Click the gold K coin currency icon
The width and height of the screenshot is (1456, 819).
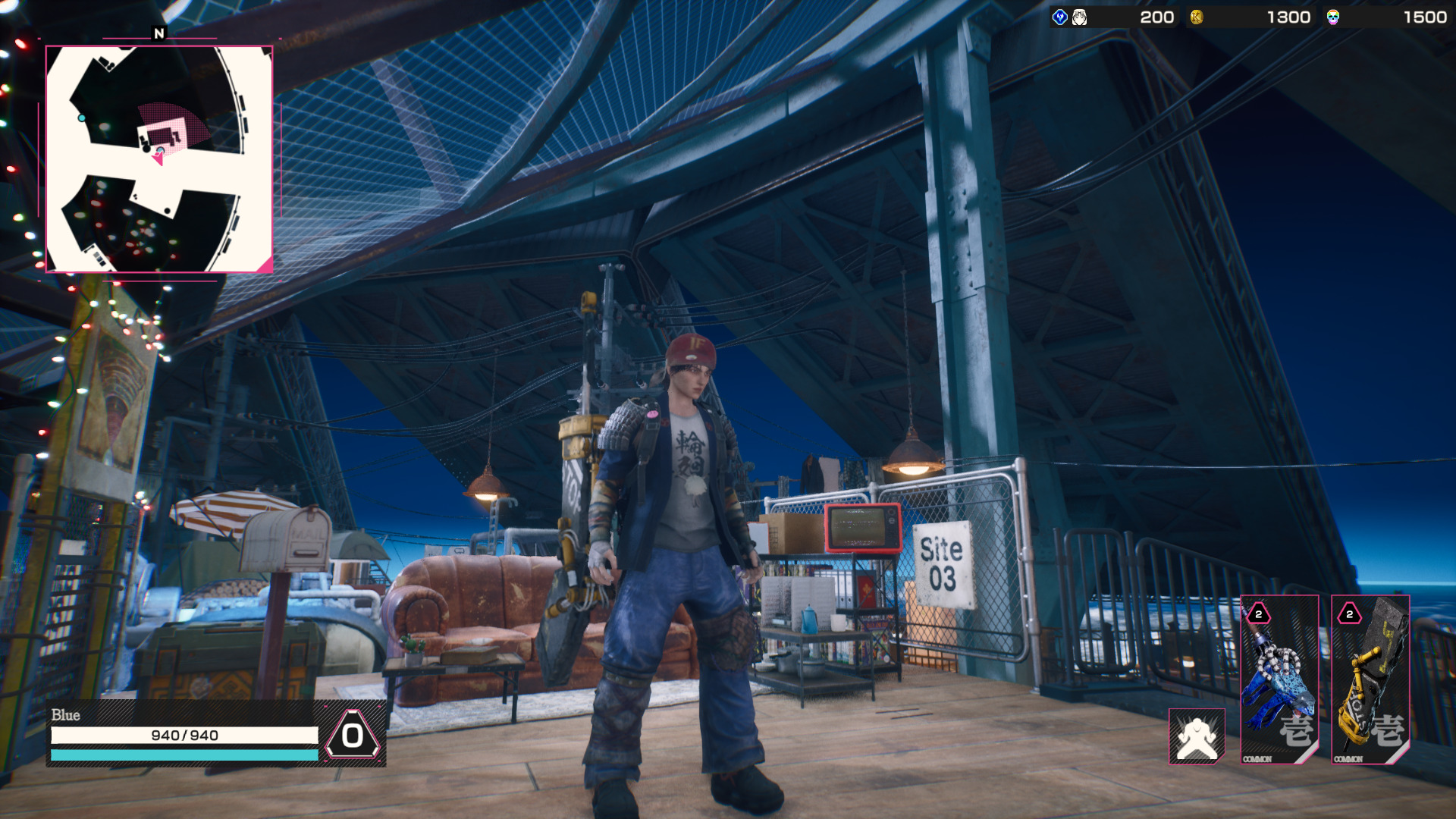pyautogui.click(x=1197, y=17)
